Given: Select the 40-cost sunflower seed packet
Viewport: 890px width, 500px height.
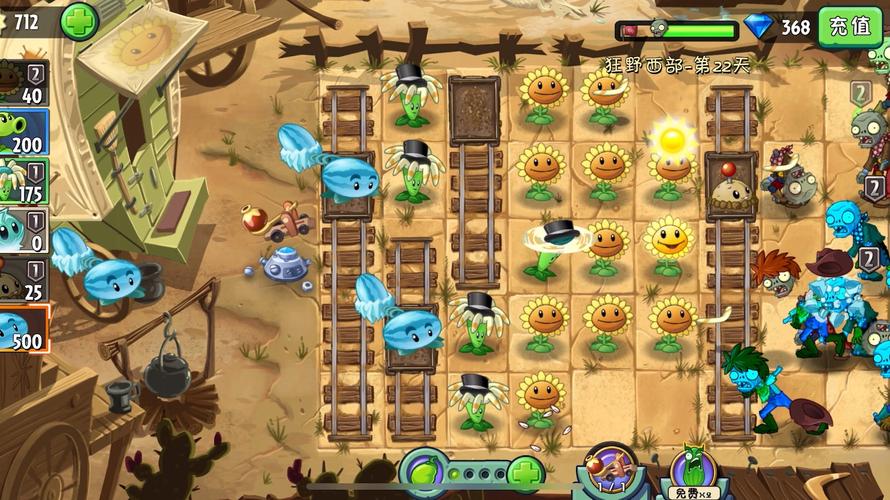Looking at the screenshot, I should click(23, 83).
